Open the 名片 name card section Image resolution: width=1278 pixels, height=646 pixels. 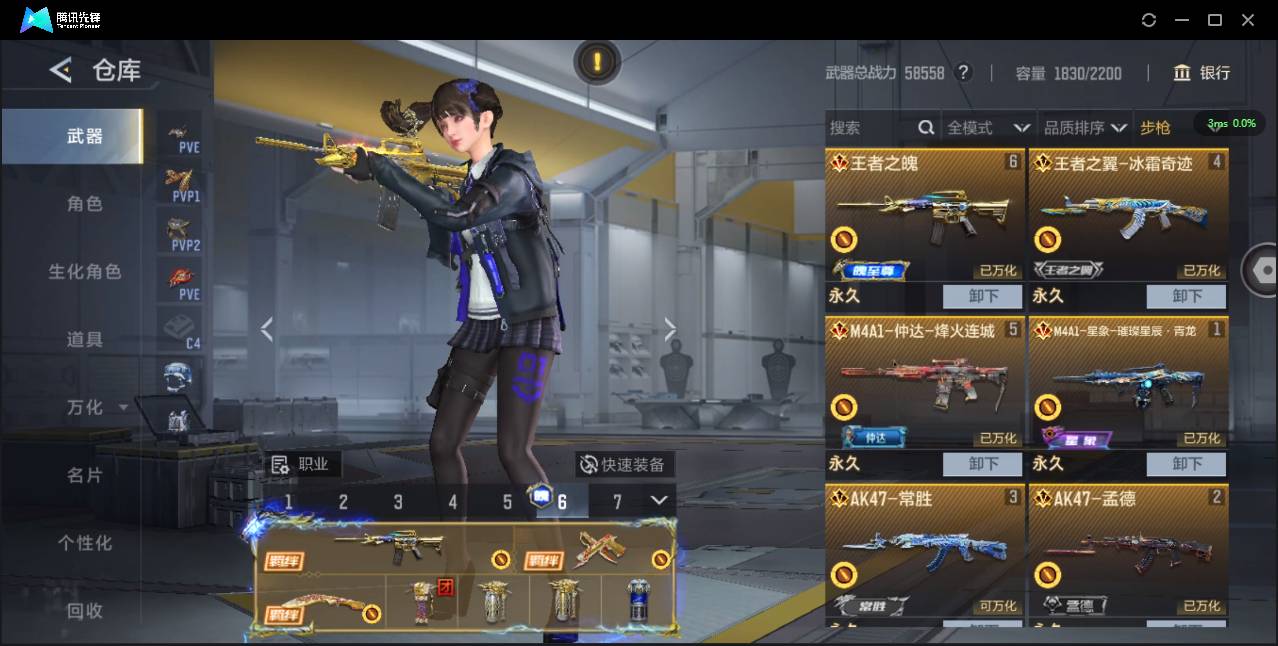click(x=85, y=475)
